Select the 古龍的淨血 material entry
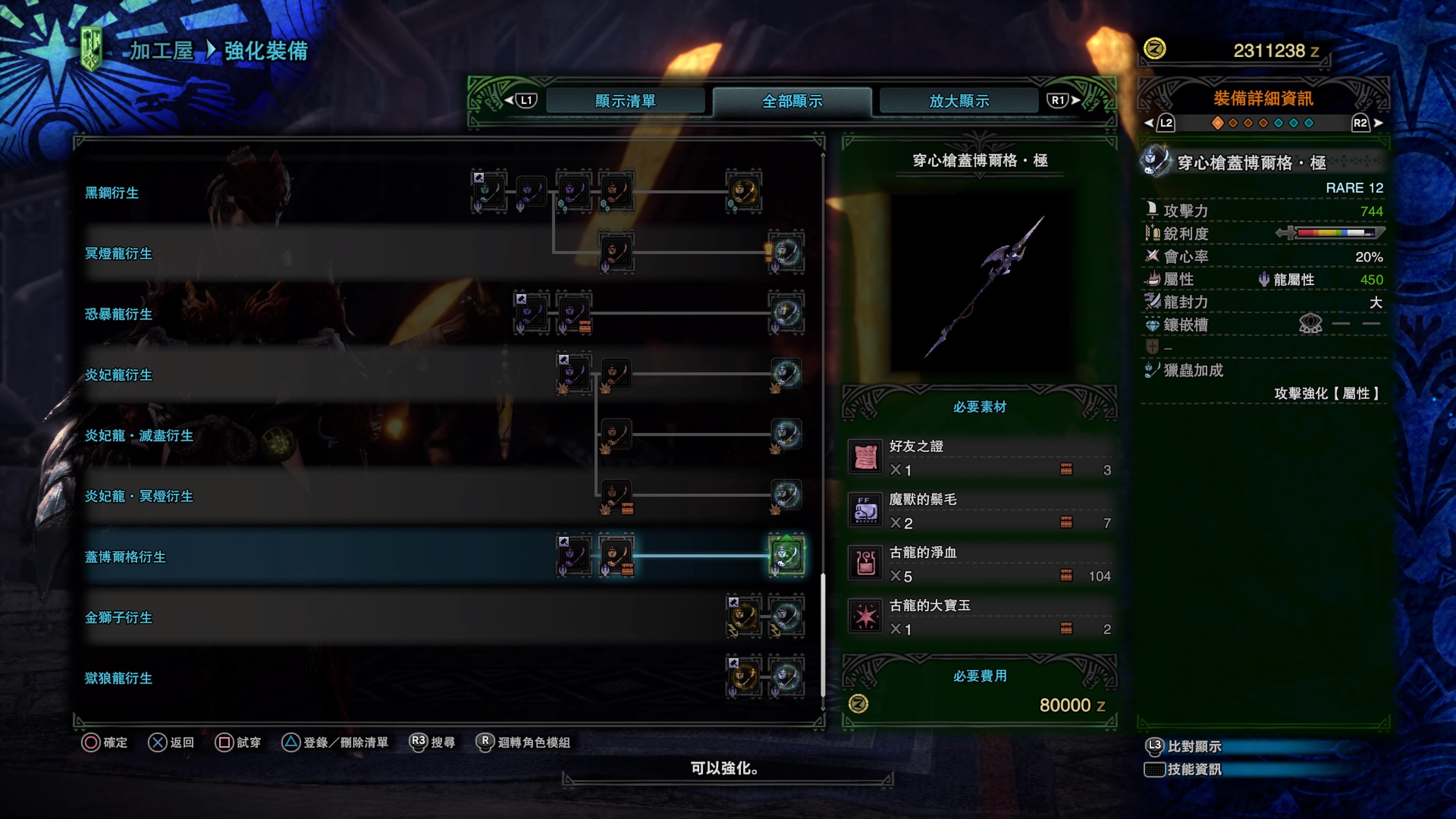 pyautogui.click(x=979, y=563)
